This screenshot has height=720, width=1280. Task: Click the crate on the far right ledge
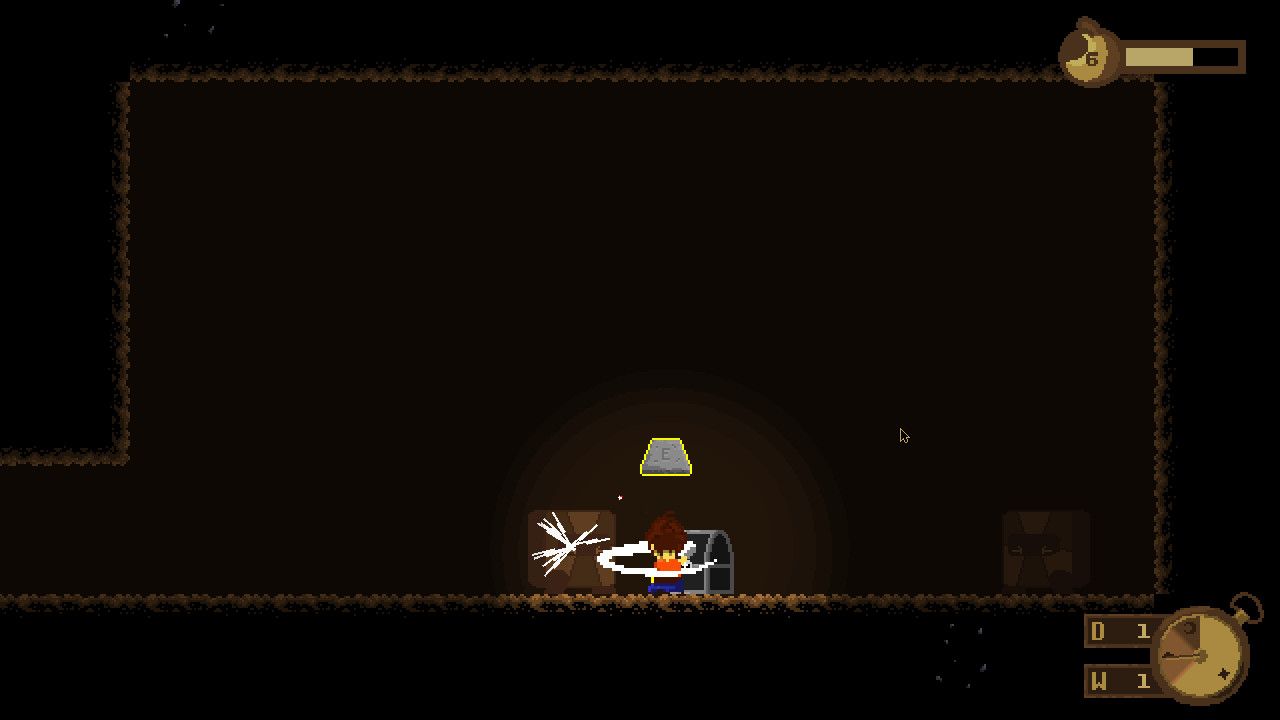pyautogui.click(x=1043, y=547)
